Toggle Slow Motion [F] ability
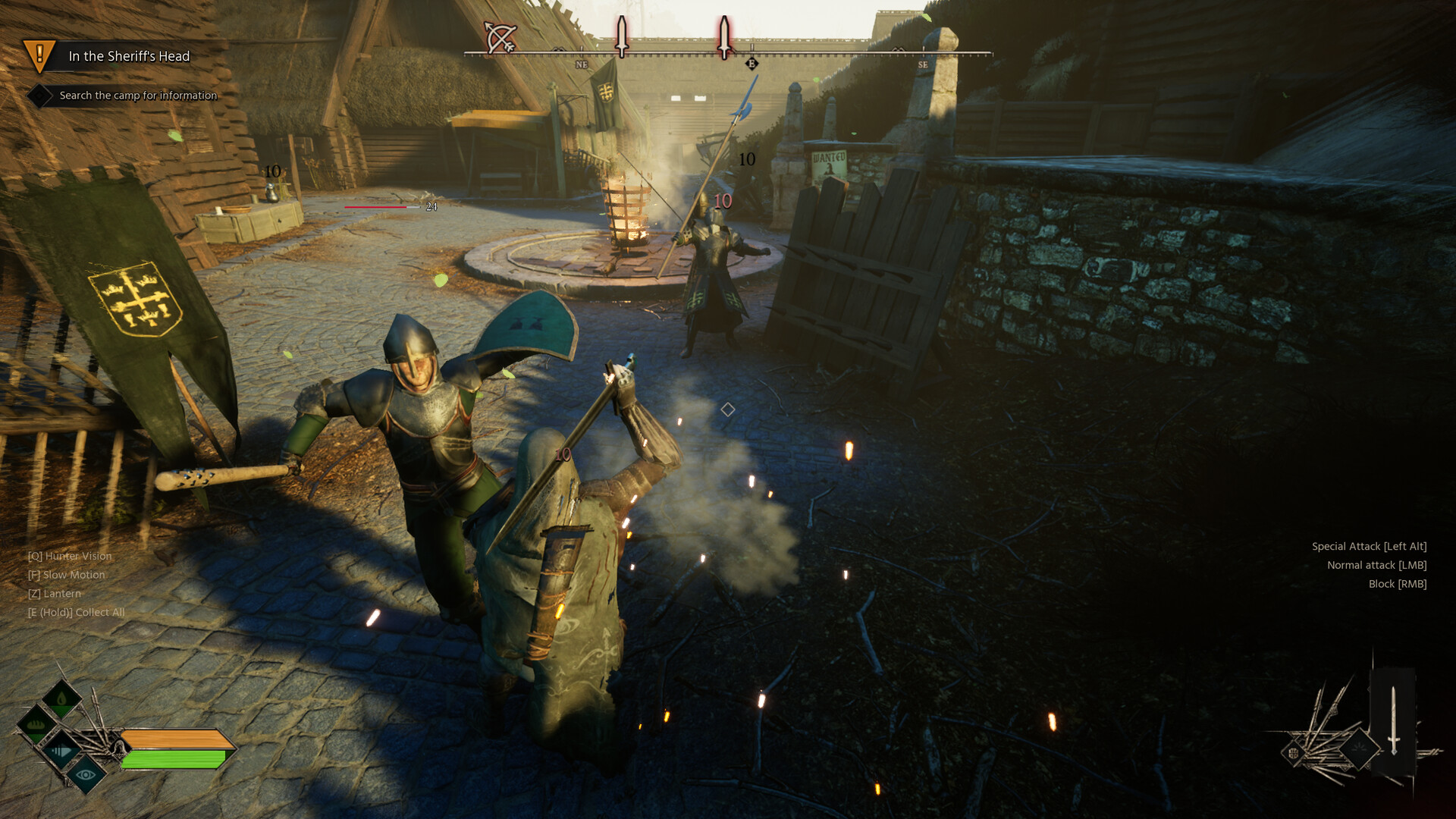This screenshot has width=1456, height=819. coord(66,575)
